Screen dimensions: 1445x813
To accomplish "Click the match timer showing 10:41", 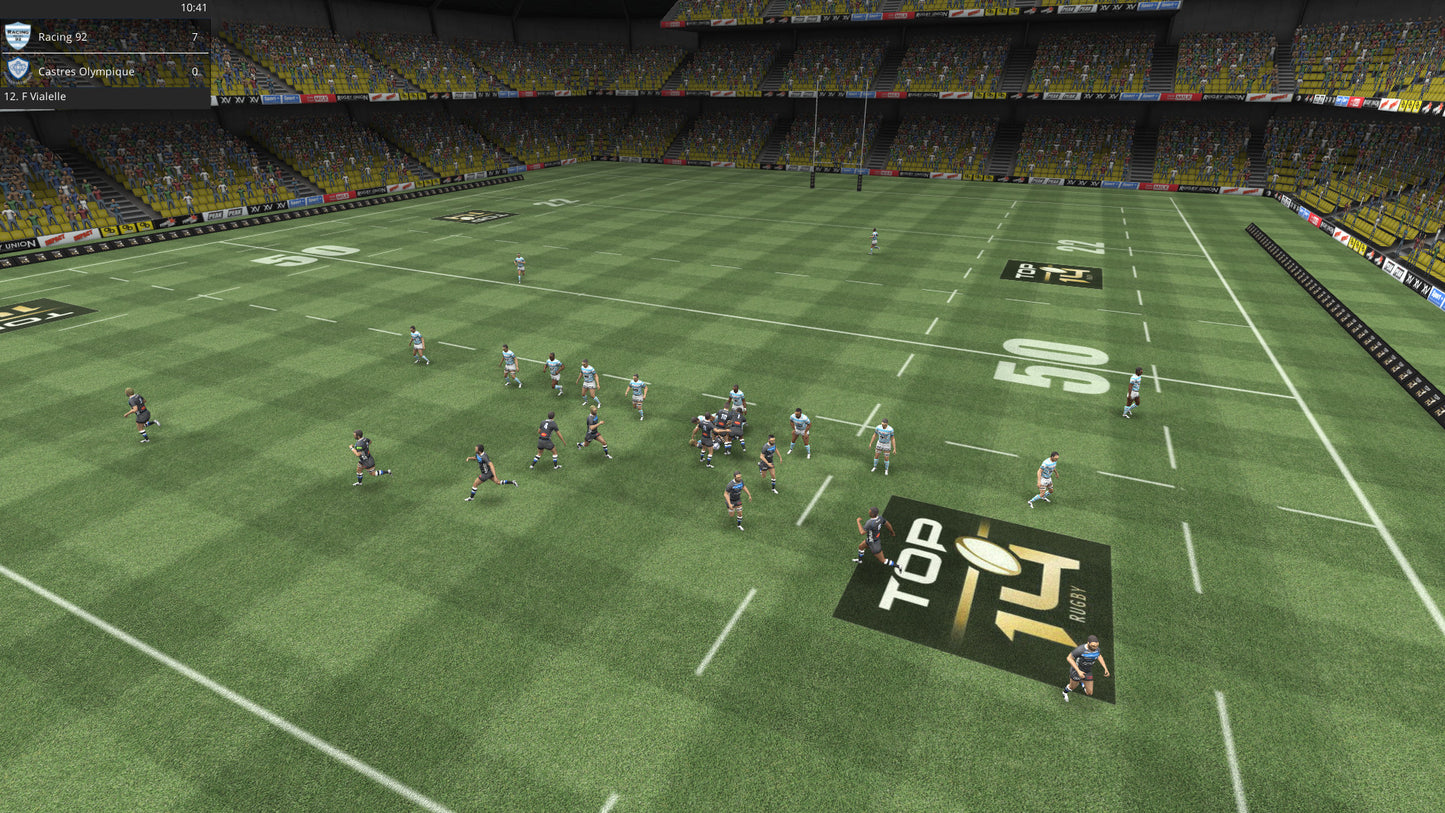I will click(x=193, y=8).
